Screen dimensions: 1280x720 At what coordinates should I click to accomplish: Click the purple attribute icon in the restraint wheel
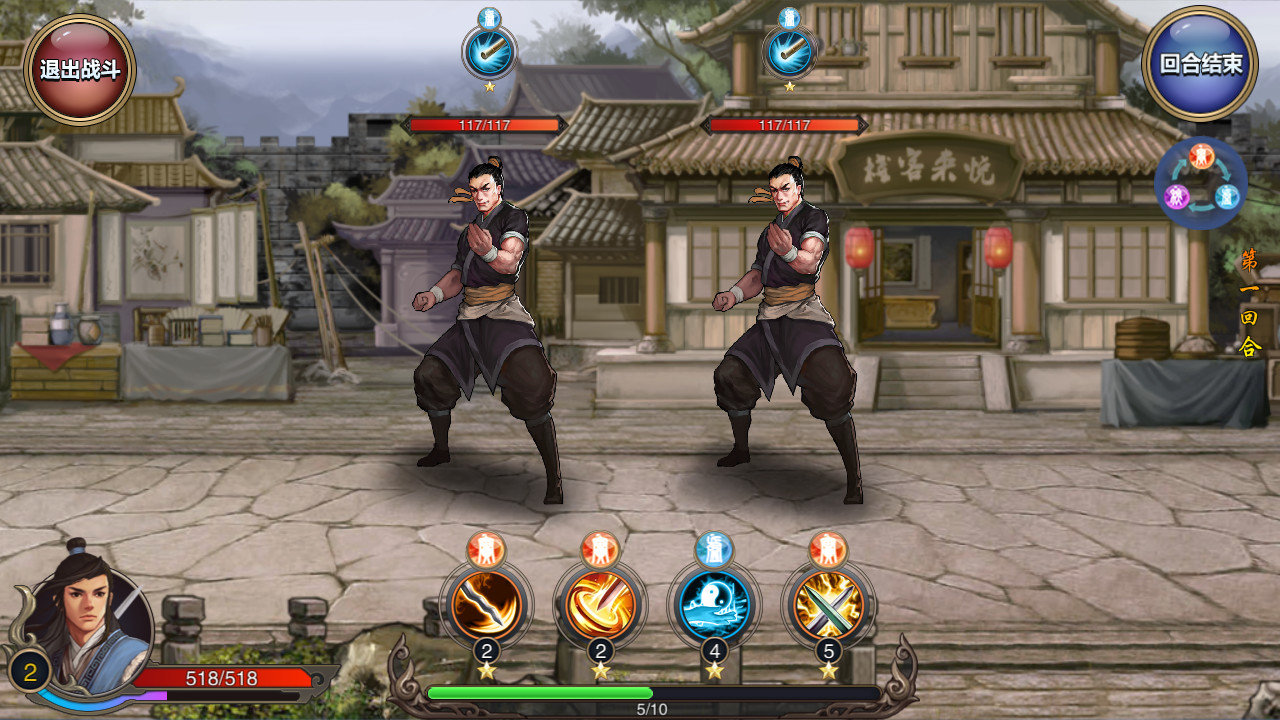[x=1177, y=196]
